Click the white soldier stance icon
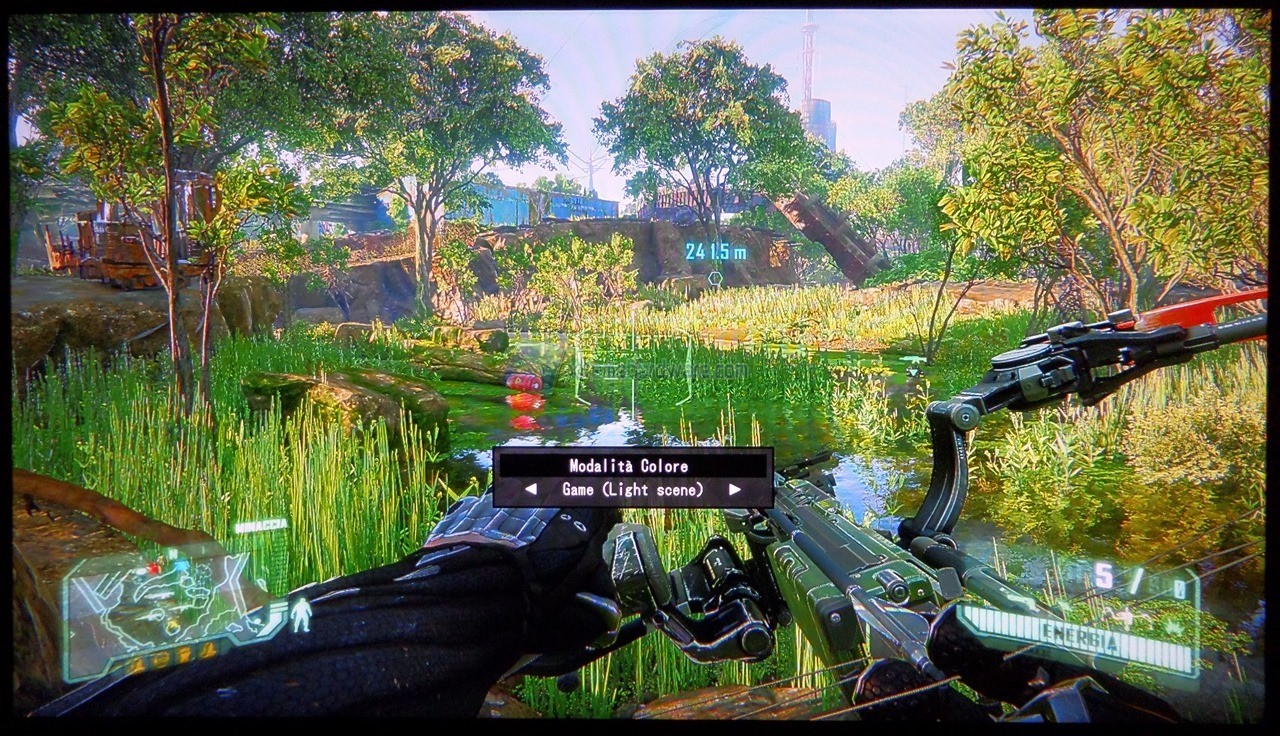This screenshot has width=1280, height=736. click(x=301, y=615)
